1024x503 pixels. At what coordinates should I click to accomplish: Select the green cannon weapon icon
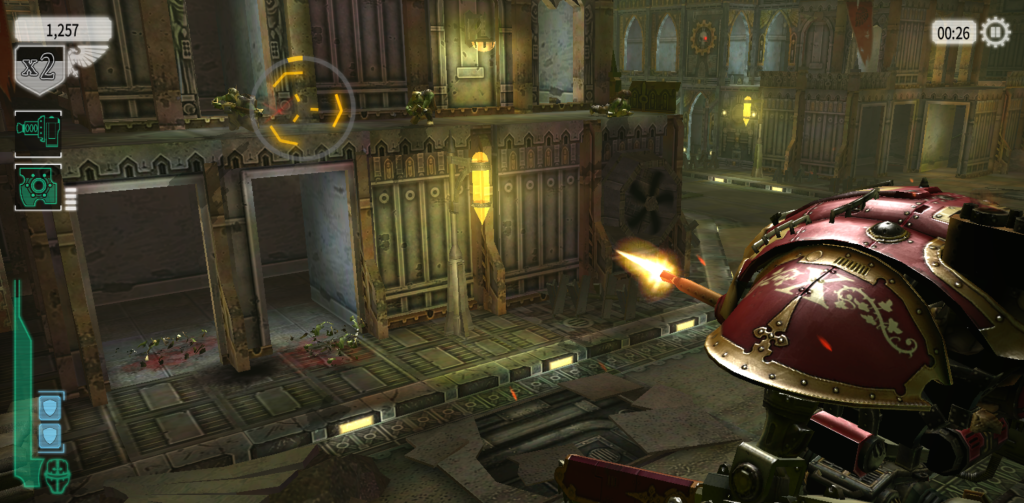coord(37,134)
